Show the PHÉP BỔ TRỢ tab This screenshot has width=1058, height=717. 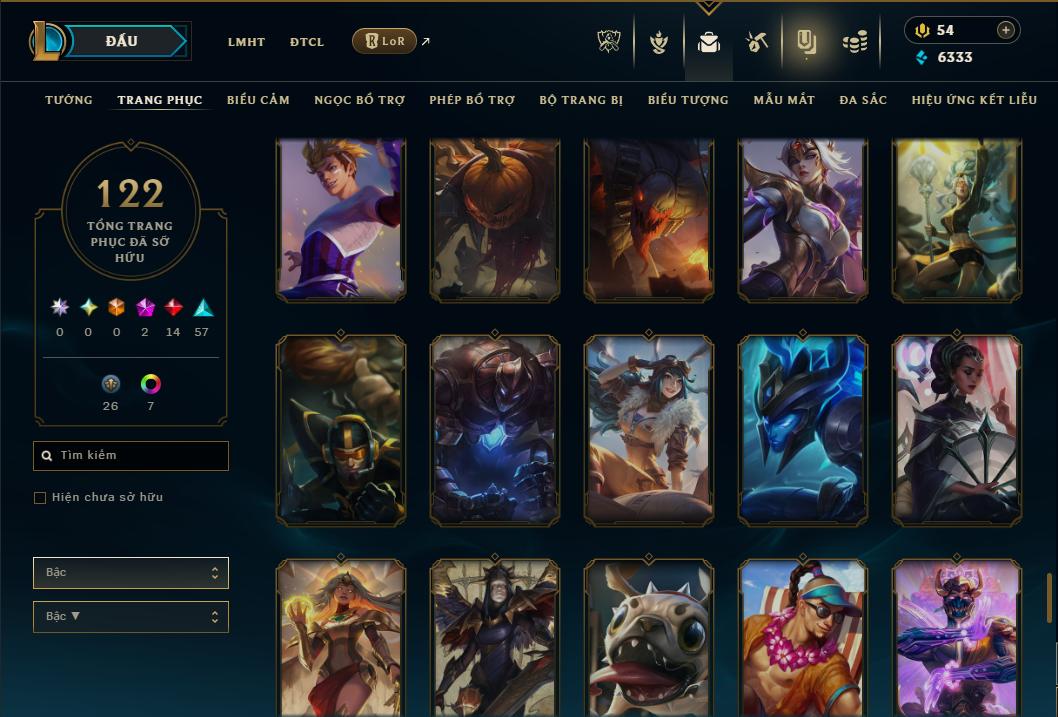coord(472,100)
